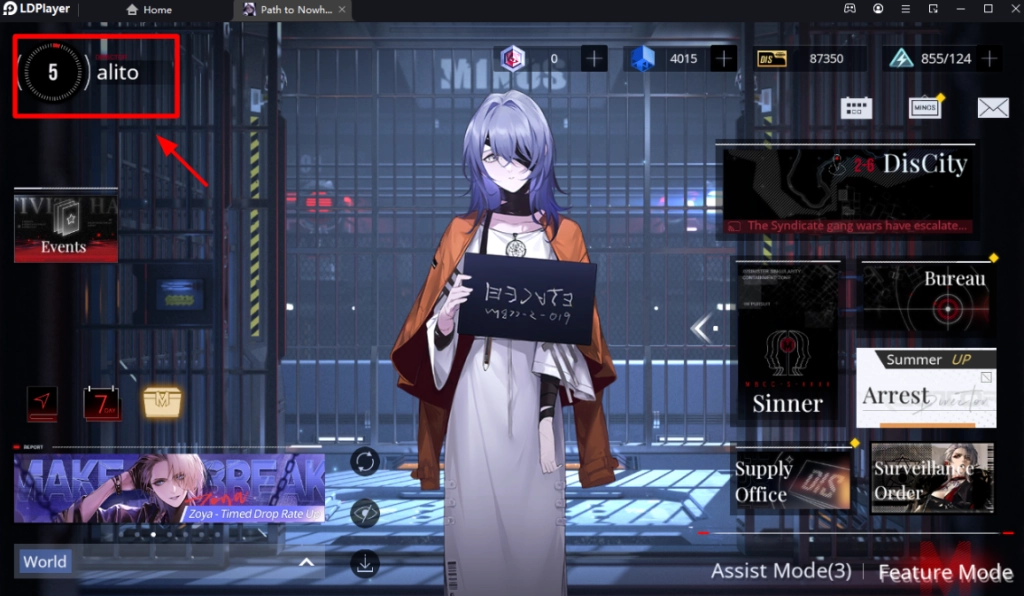Open the Events panel
The width and height of the screenshot is (1024, 596).
click(66, 226)
